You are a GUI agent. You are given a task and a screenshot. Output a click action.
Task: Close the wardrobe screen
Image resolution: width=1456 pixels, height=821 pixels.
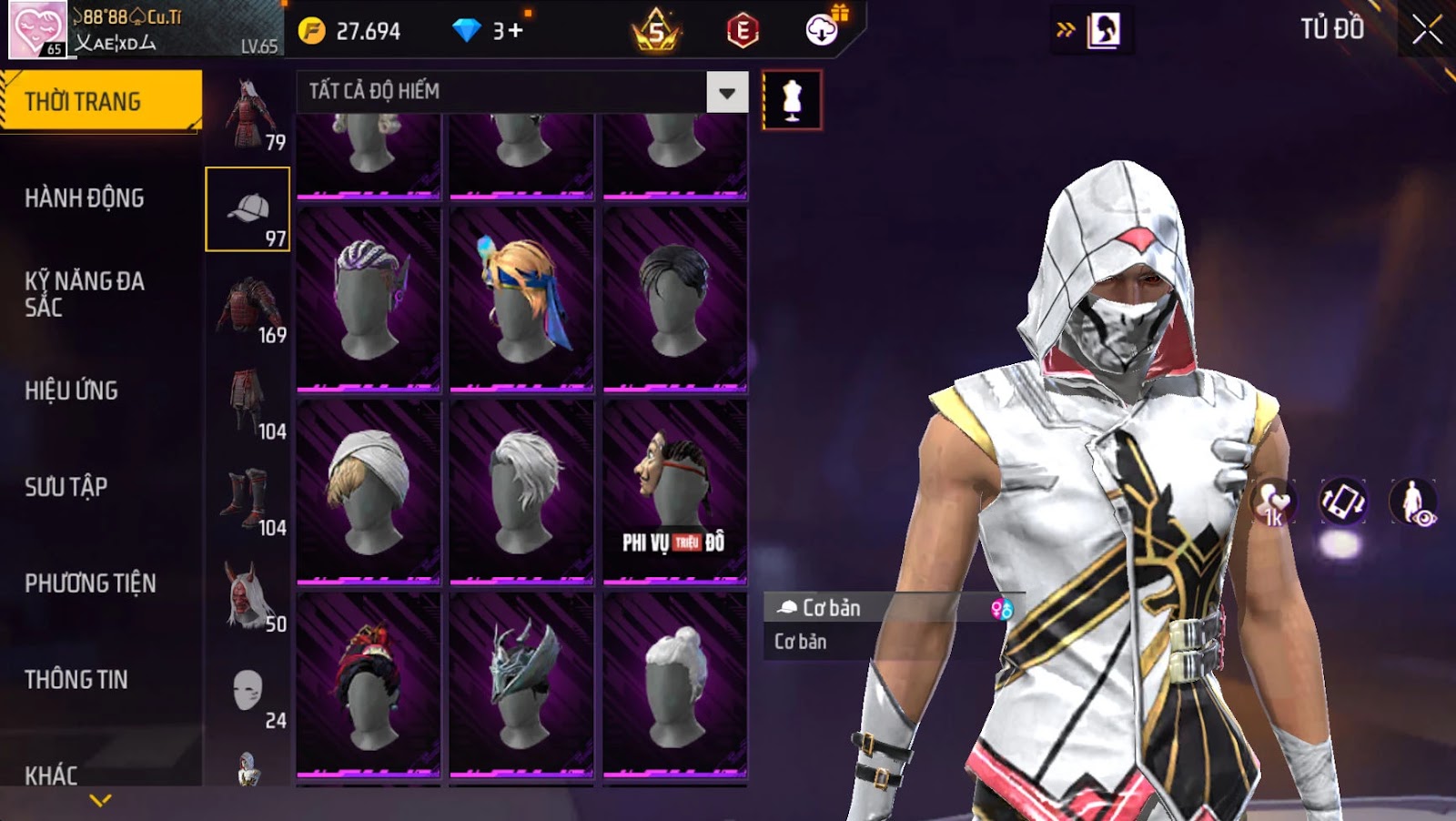coord(1426,30)
